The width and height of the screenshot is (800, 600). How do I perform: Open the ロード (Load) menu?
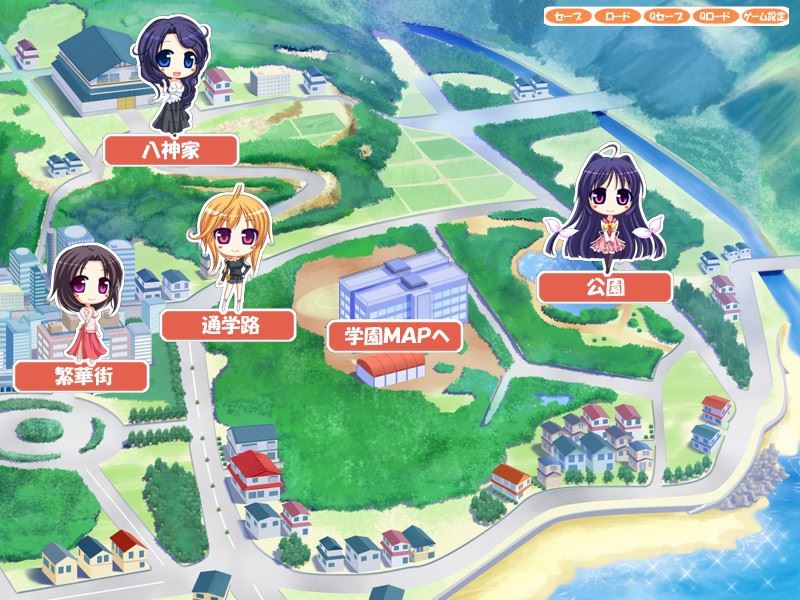(x=617, y=17)
